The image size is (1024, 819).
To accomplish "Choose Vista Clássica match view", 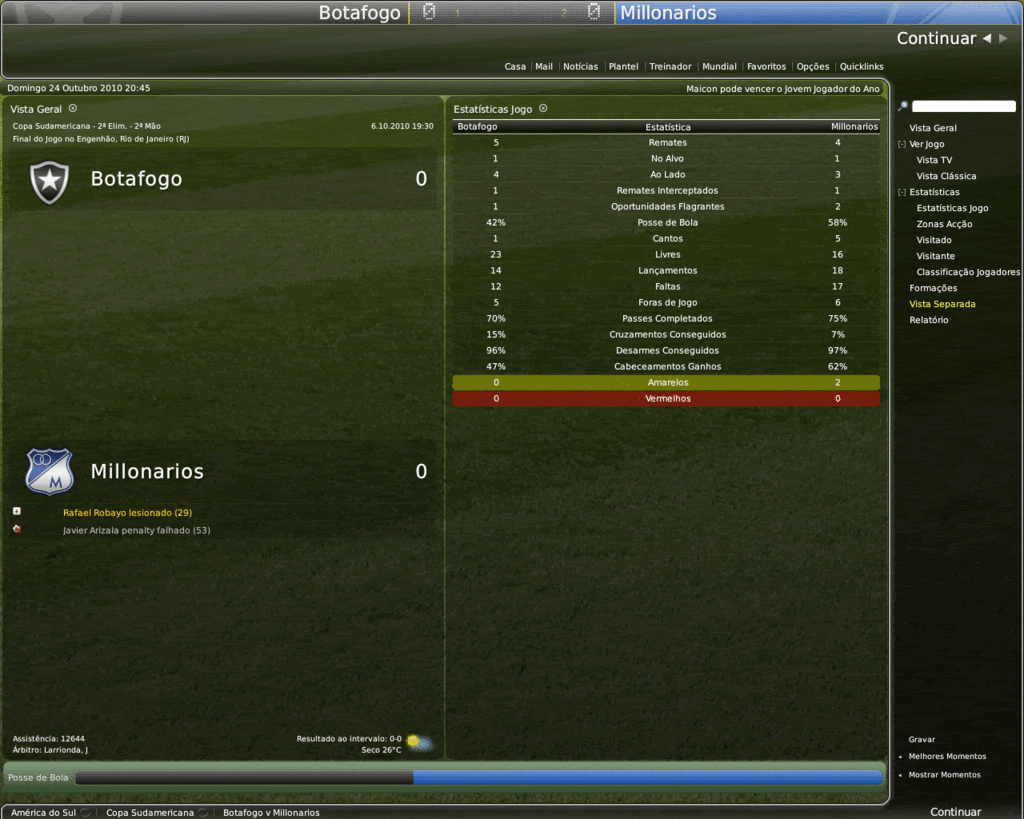I will [946, 176].
